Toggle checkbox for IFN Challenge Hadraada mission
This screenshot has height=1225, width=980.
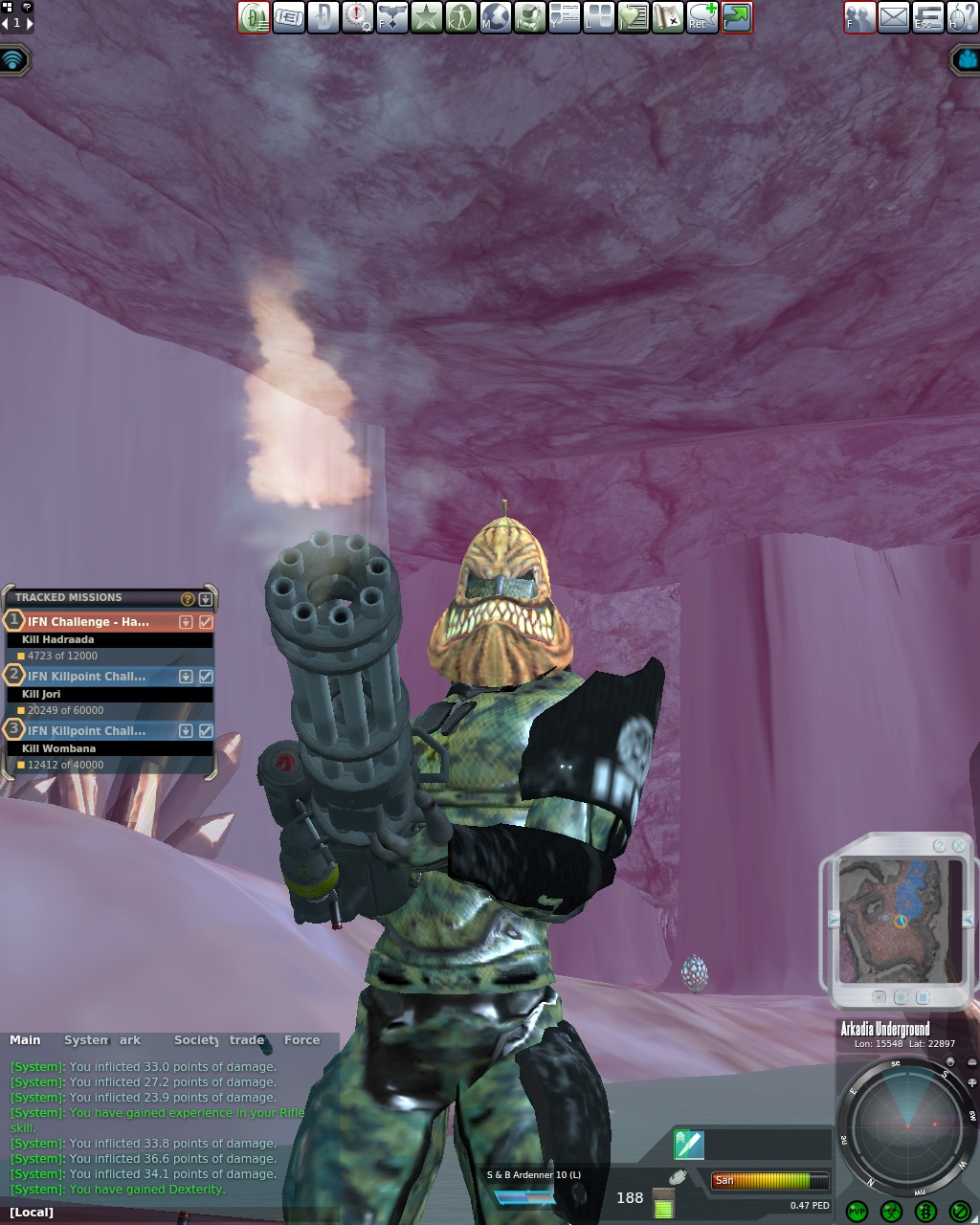205,622
